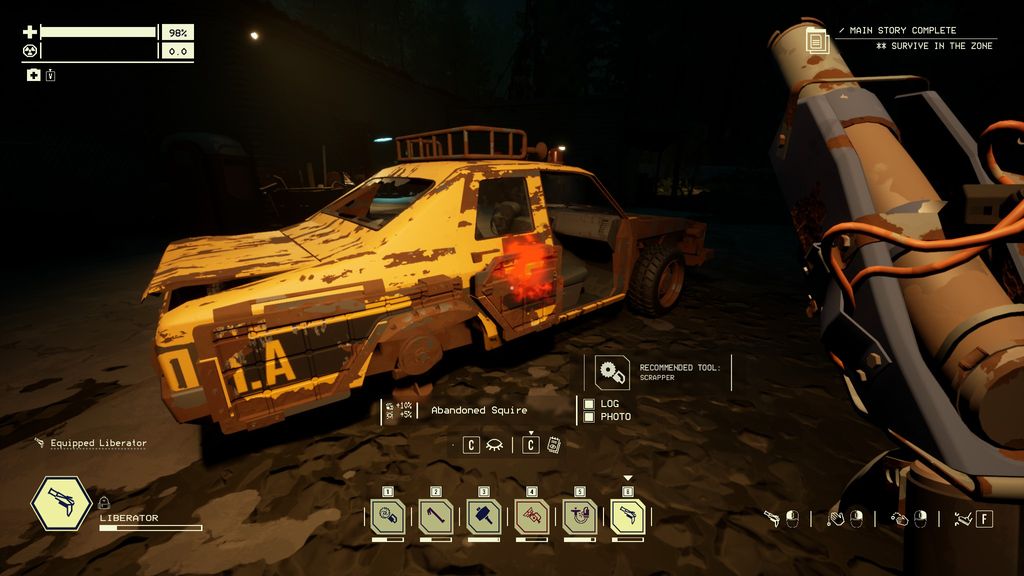Click the equipped Liberator hexagon icon
The height and width of the screenshot is (576, 1024).
62,504
